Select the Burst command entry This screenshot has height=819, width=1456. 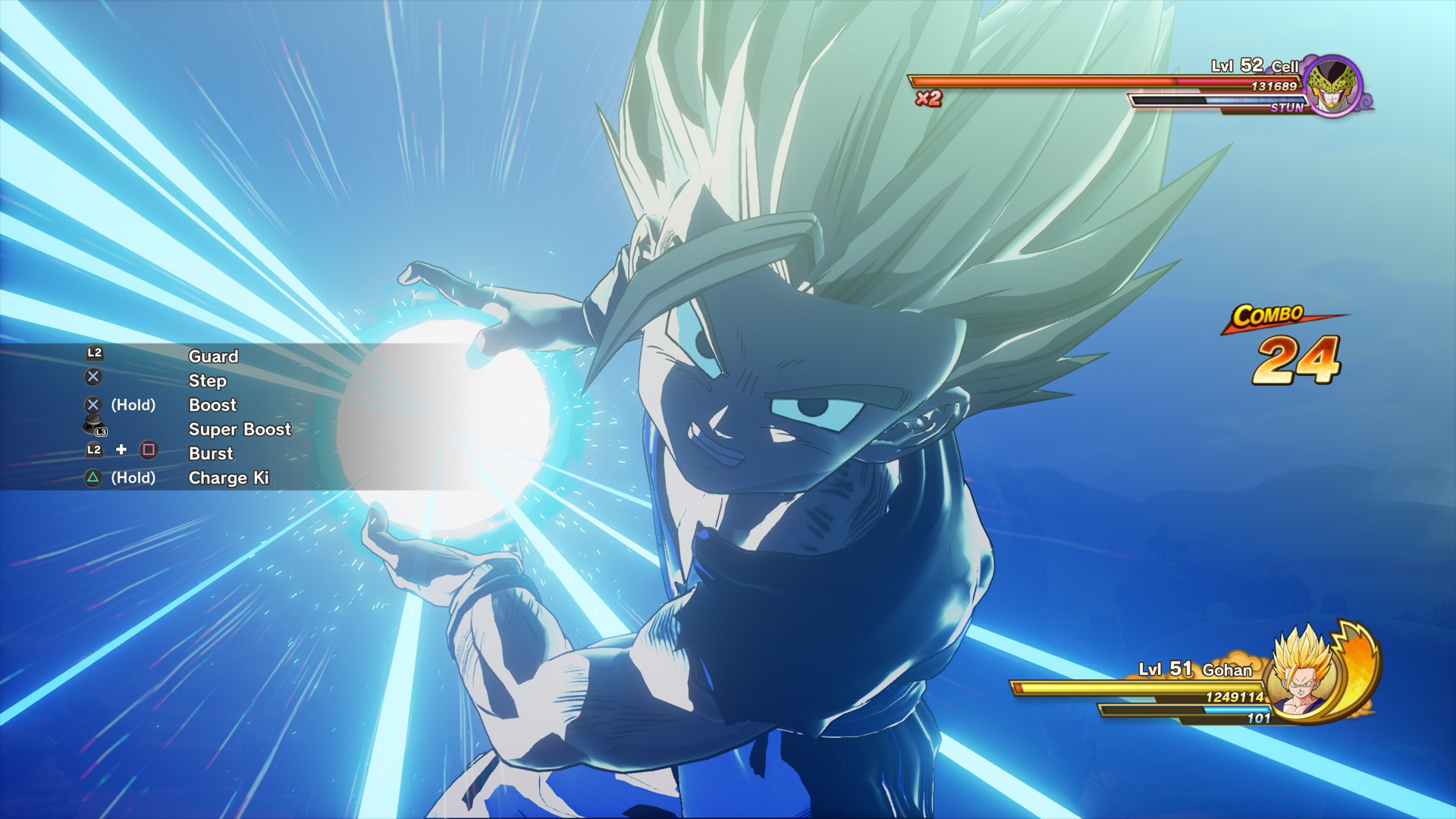(x=211, y=453)
